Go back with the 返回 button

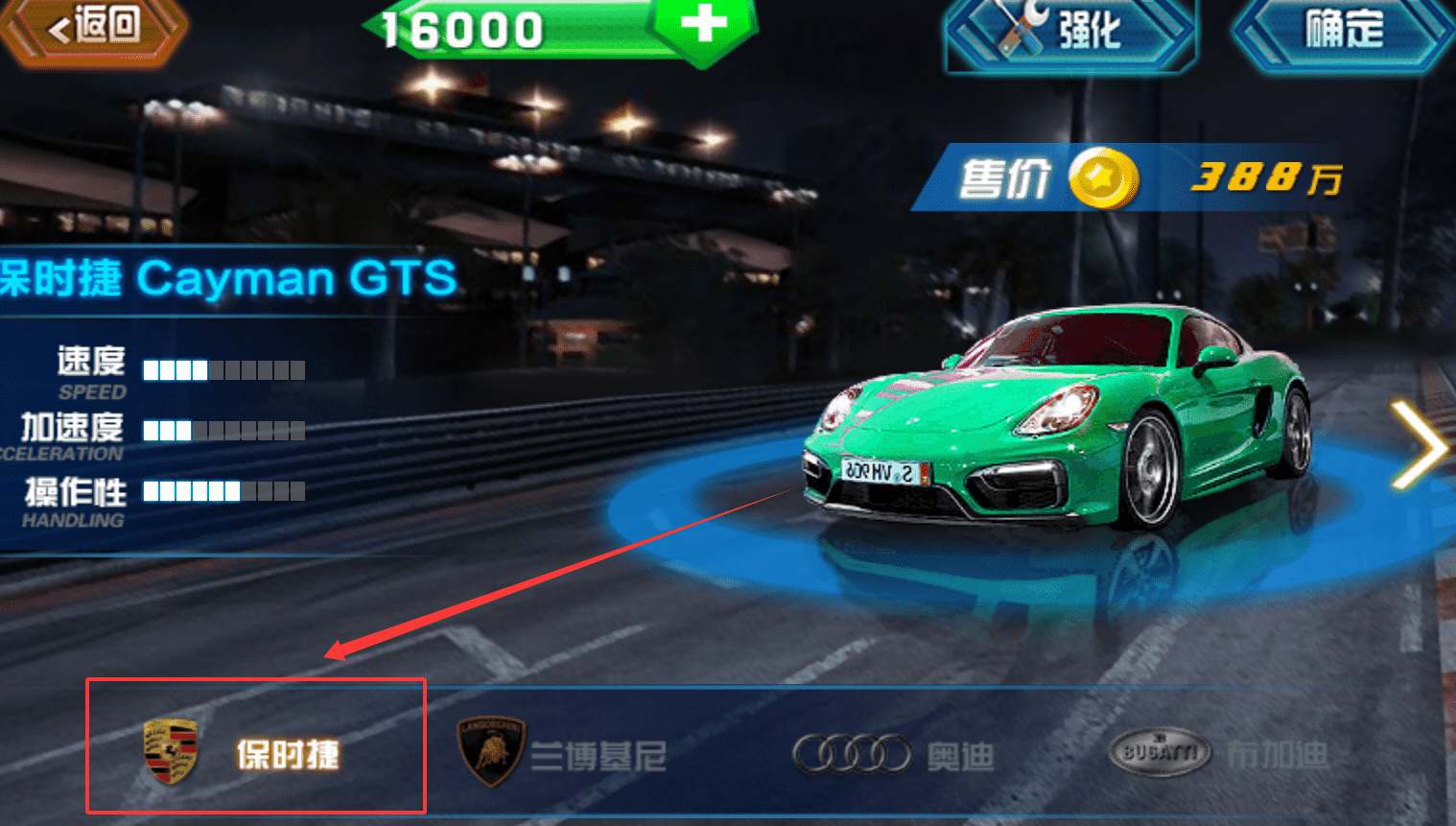pyautogui.click(x=94, y=29)
